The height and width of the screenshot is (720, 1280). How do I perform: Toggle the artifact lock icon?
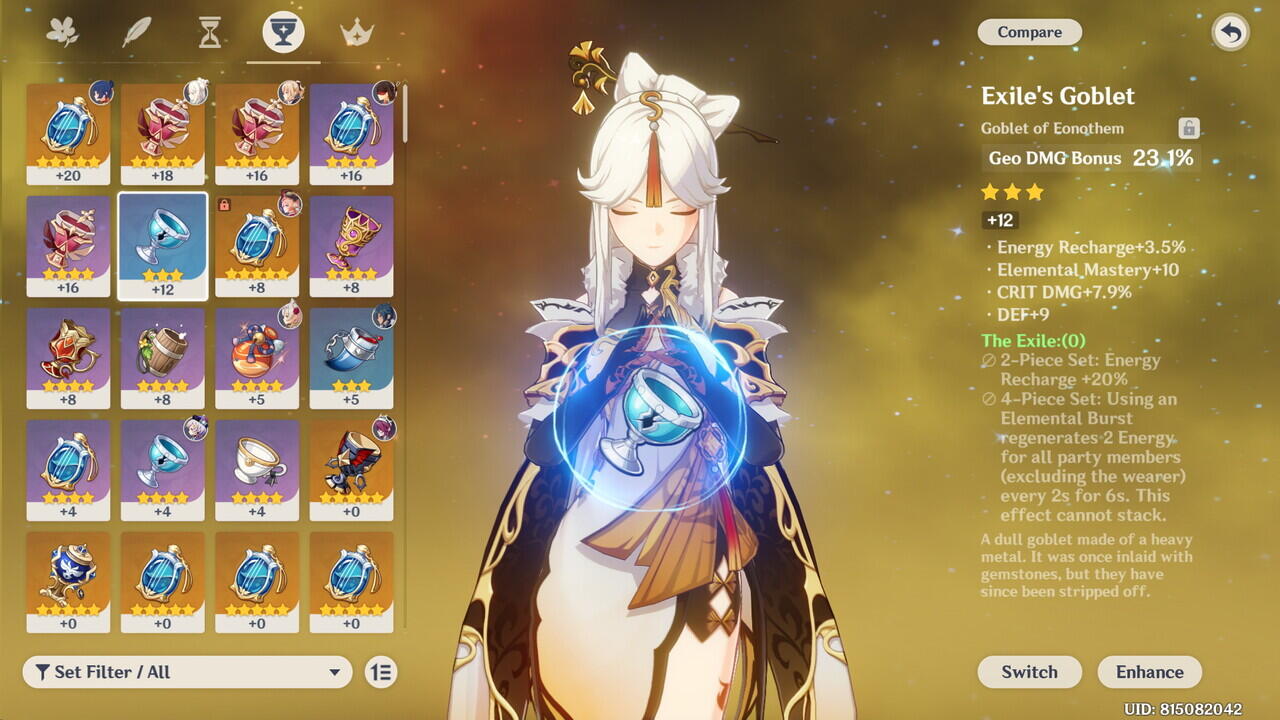coord(1188,128)
